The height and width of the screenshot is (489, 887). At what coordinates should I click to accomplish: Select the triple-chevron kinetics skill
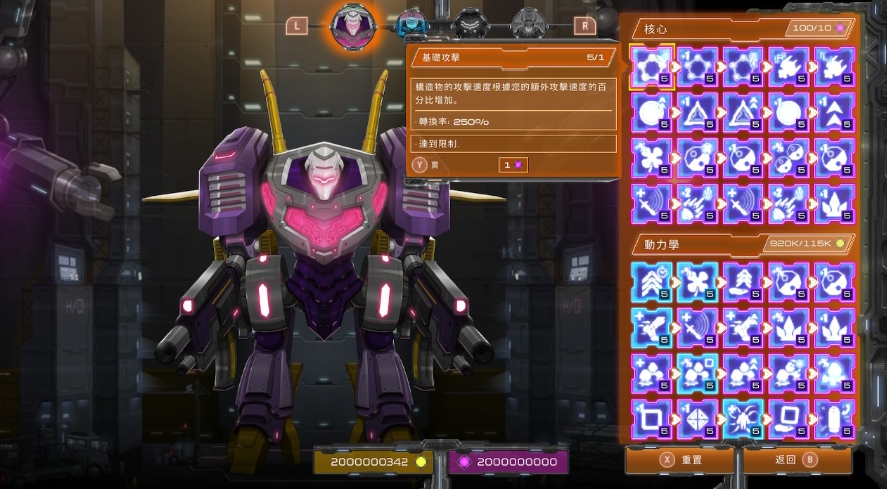click(x=651, y=282)
